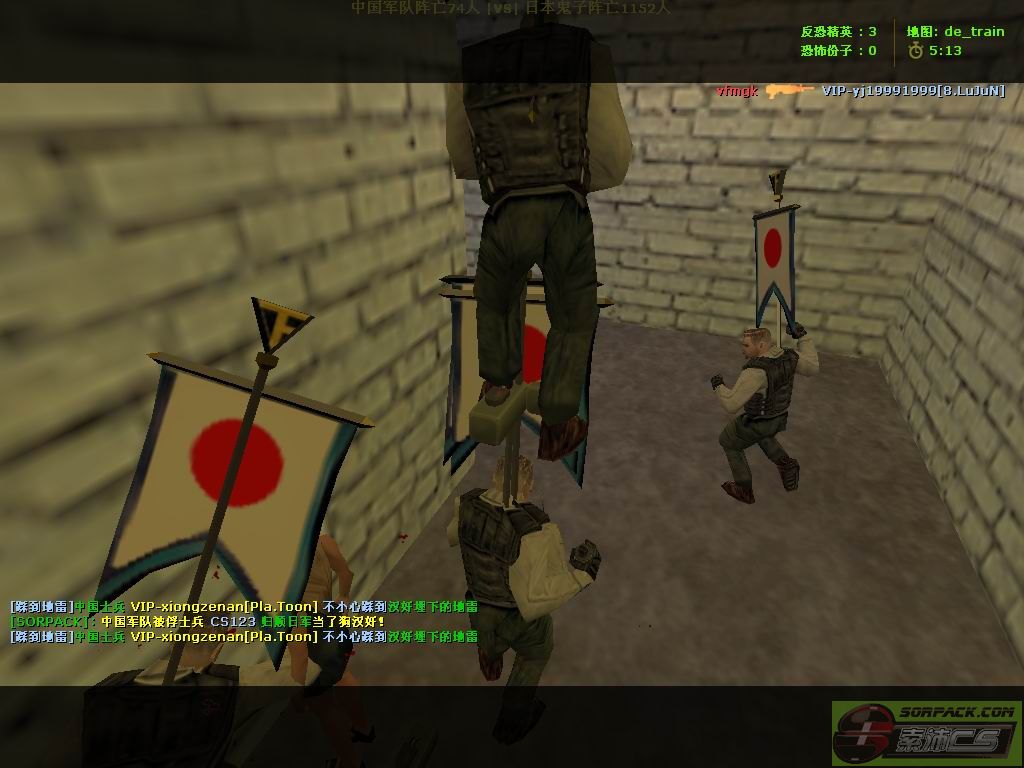Select the SORPACK chat message mentioning CS123

point(198,621)
